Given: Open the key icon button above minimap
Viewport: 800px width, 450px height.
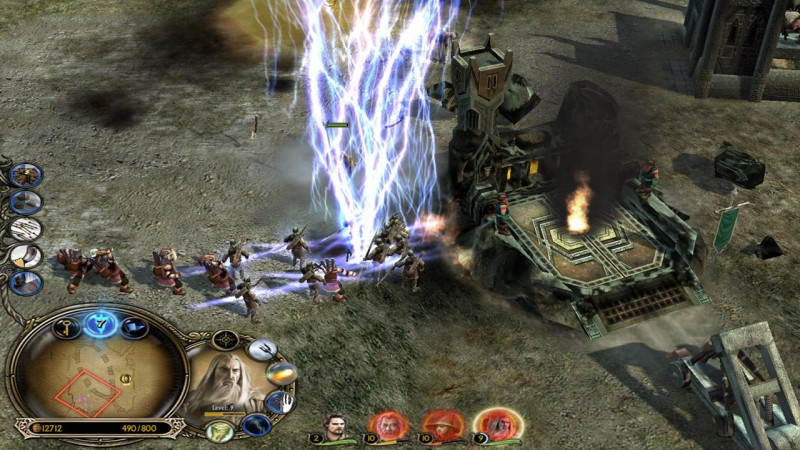Looking at the screenshot, I should coord(68,327).
